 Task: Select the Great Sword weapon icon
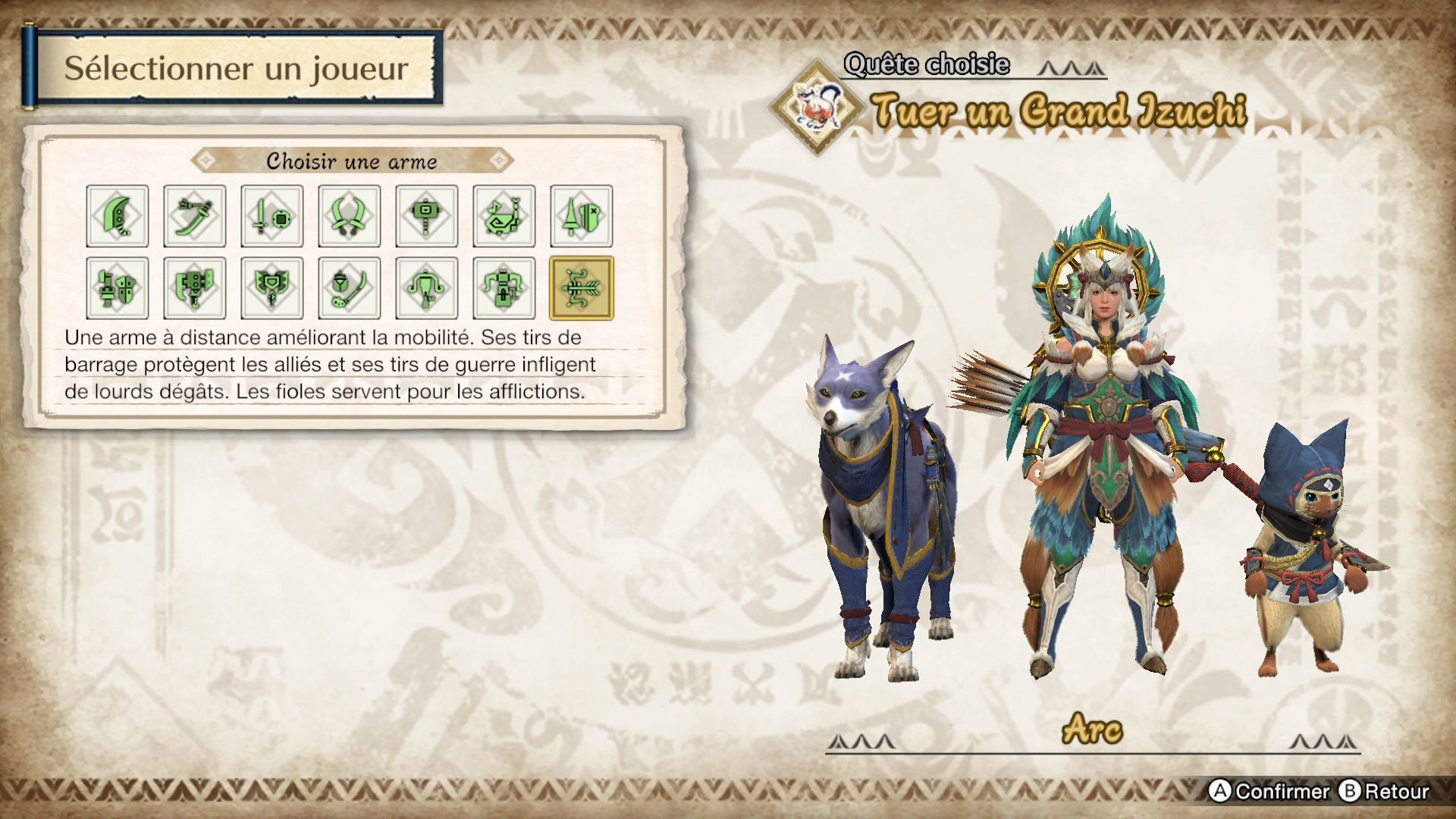tap(117, 217)
